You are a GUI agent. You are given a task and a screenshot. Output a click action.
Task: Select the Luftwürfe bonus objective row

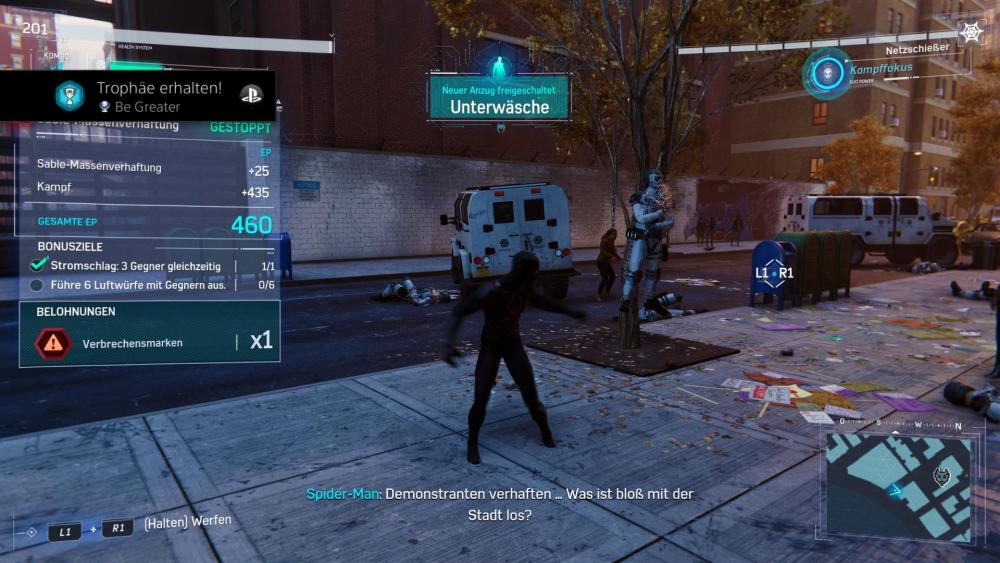(150, 285)
